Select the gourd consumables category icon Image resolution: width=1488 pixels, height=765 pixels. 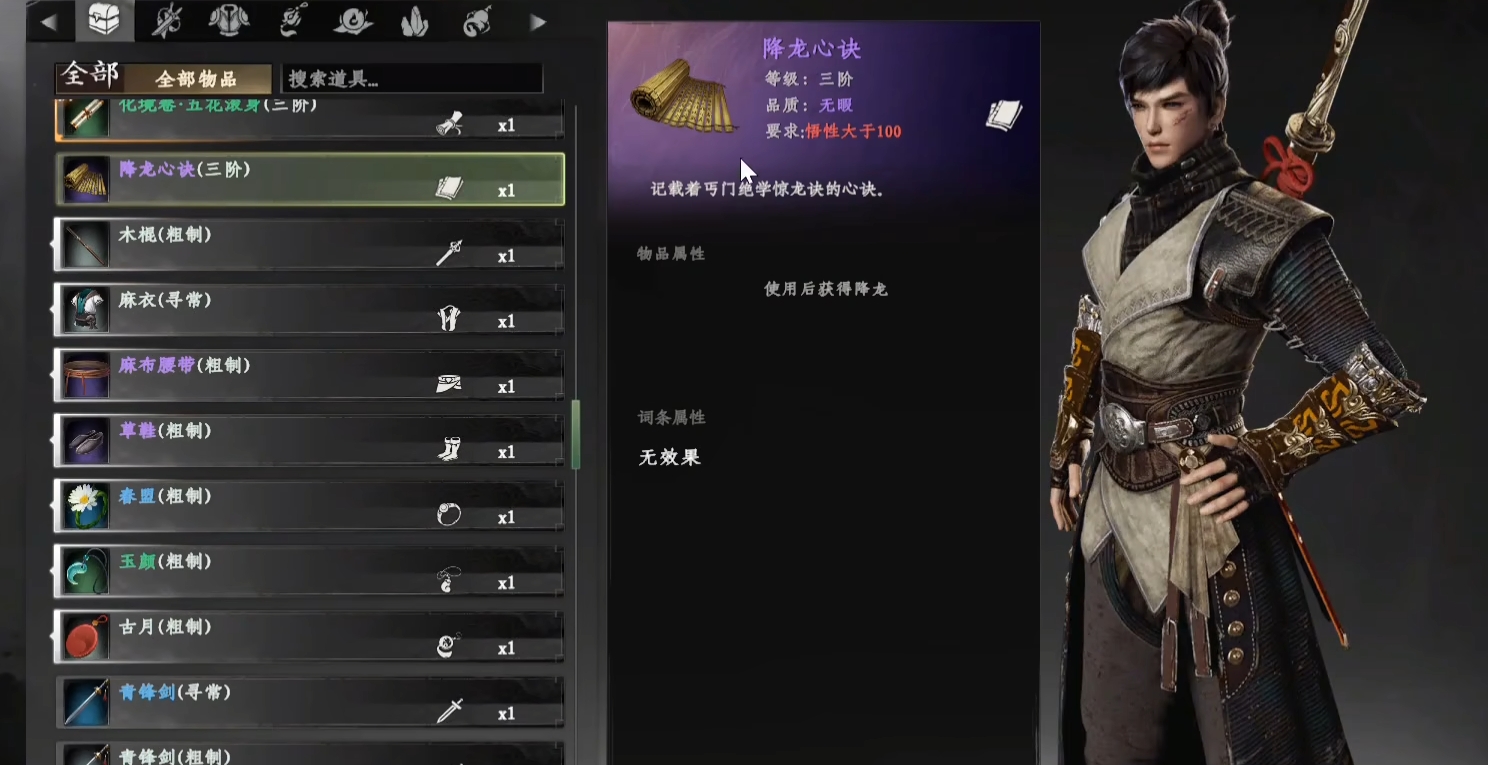tap(477, 18)
